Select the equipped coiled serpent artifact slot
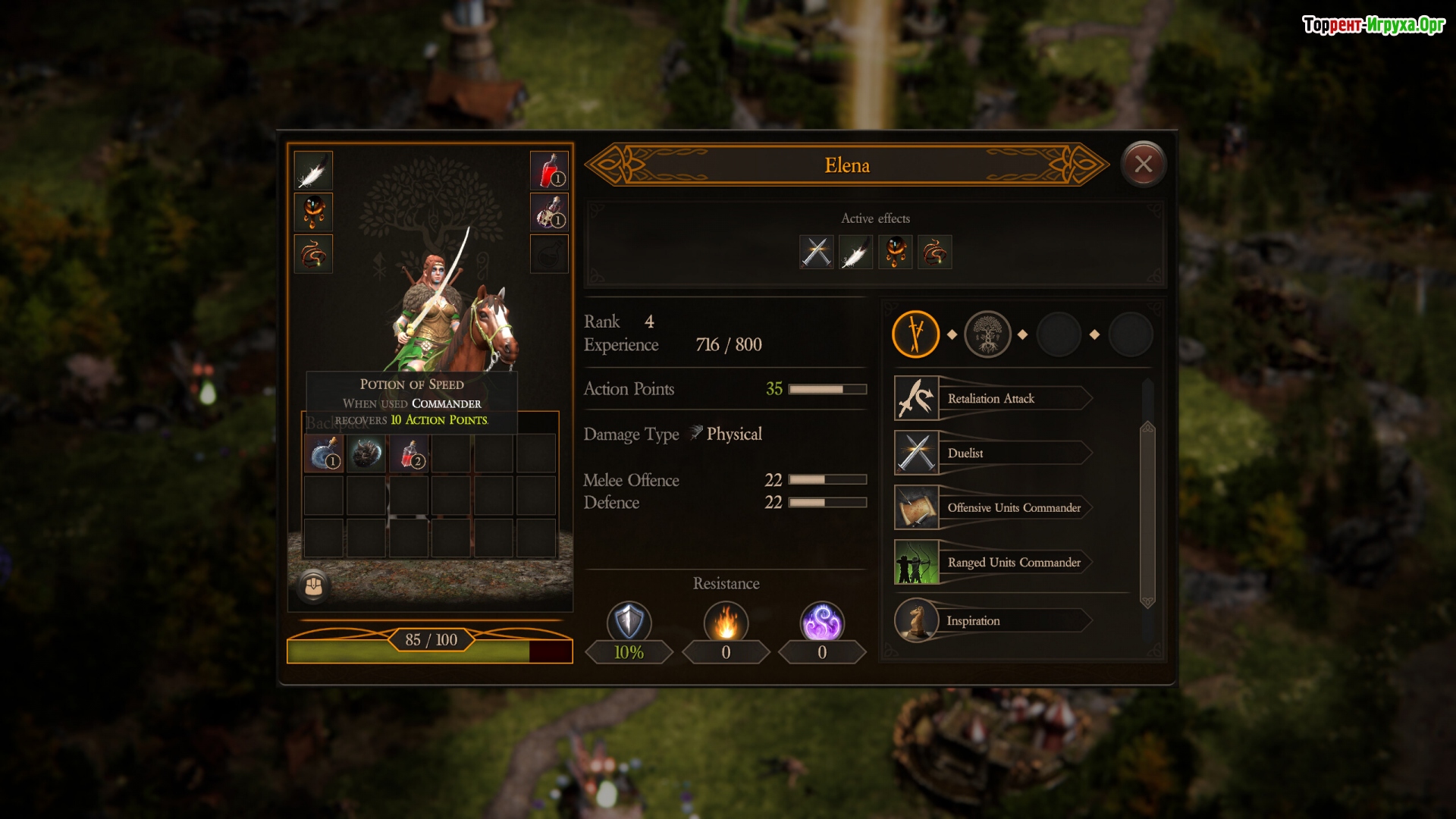This screenshot has width=1456, height=819. (x=313, y=254)
